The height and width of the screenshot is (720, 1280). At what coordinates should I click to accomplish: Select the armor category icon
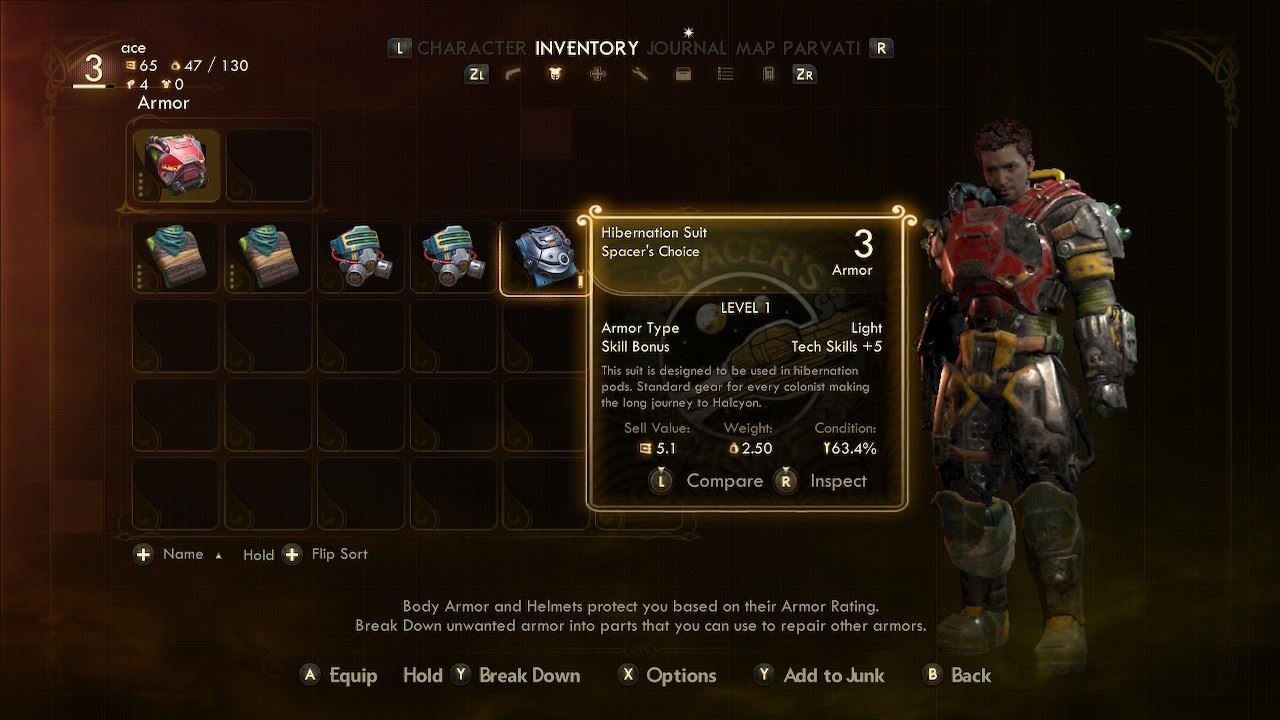click(x=555, y=74)
